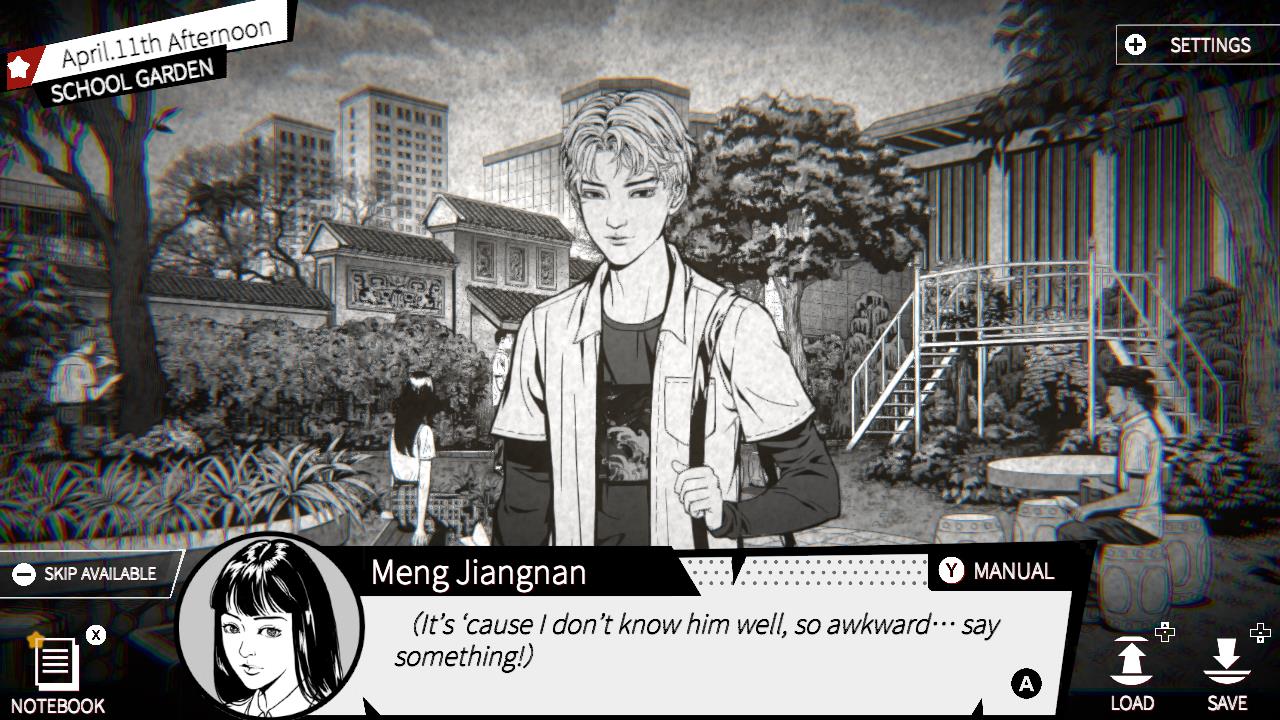
Task: Click the minus icon beside Skip Available
Action: [x=27, y=573]
